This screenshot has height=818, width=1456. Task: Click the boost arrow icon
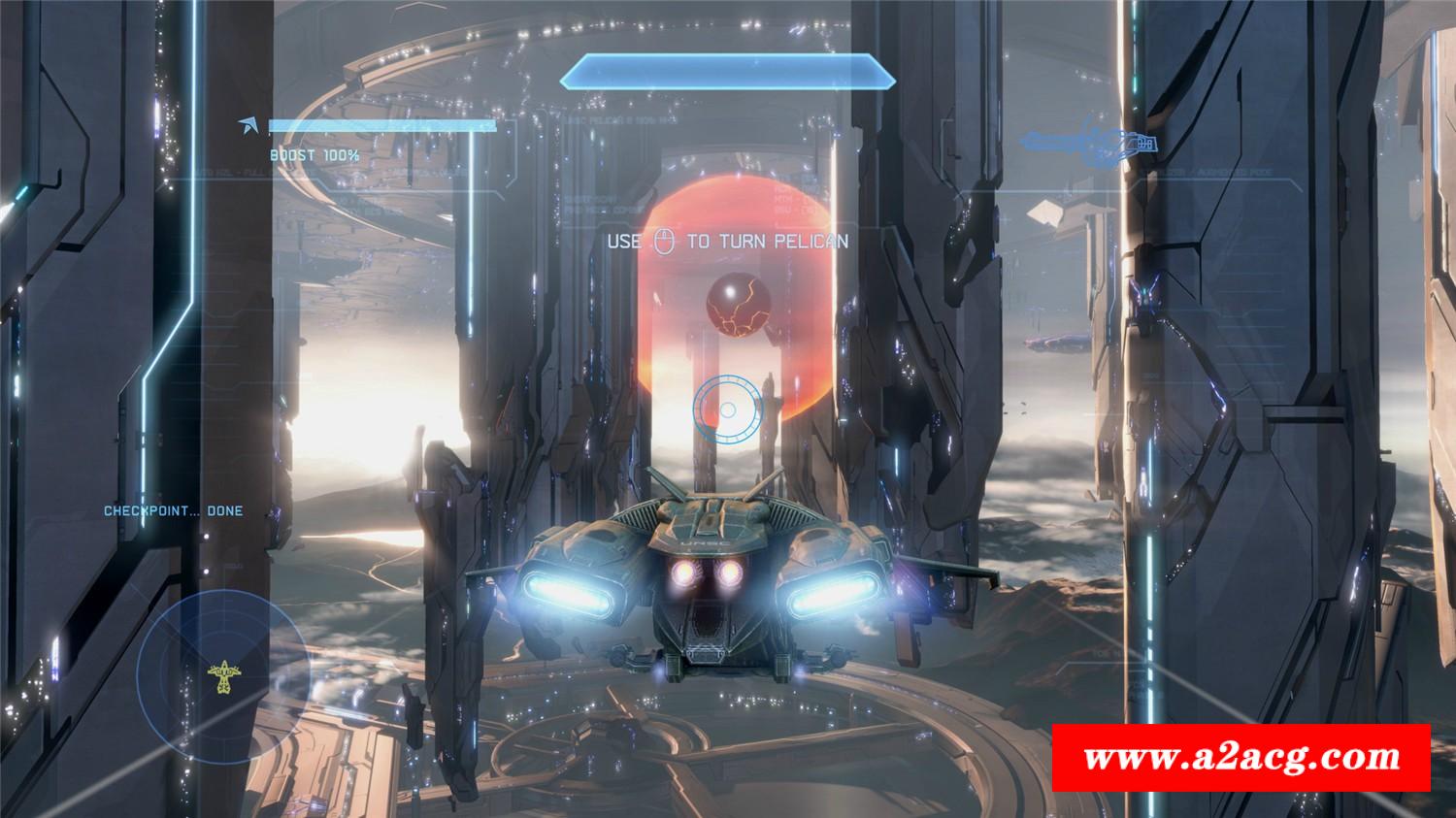(251, 125)
